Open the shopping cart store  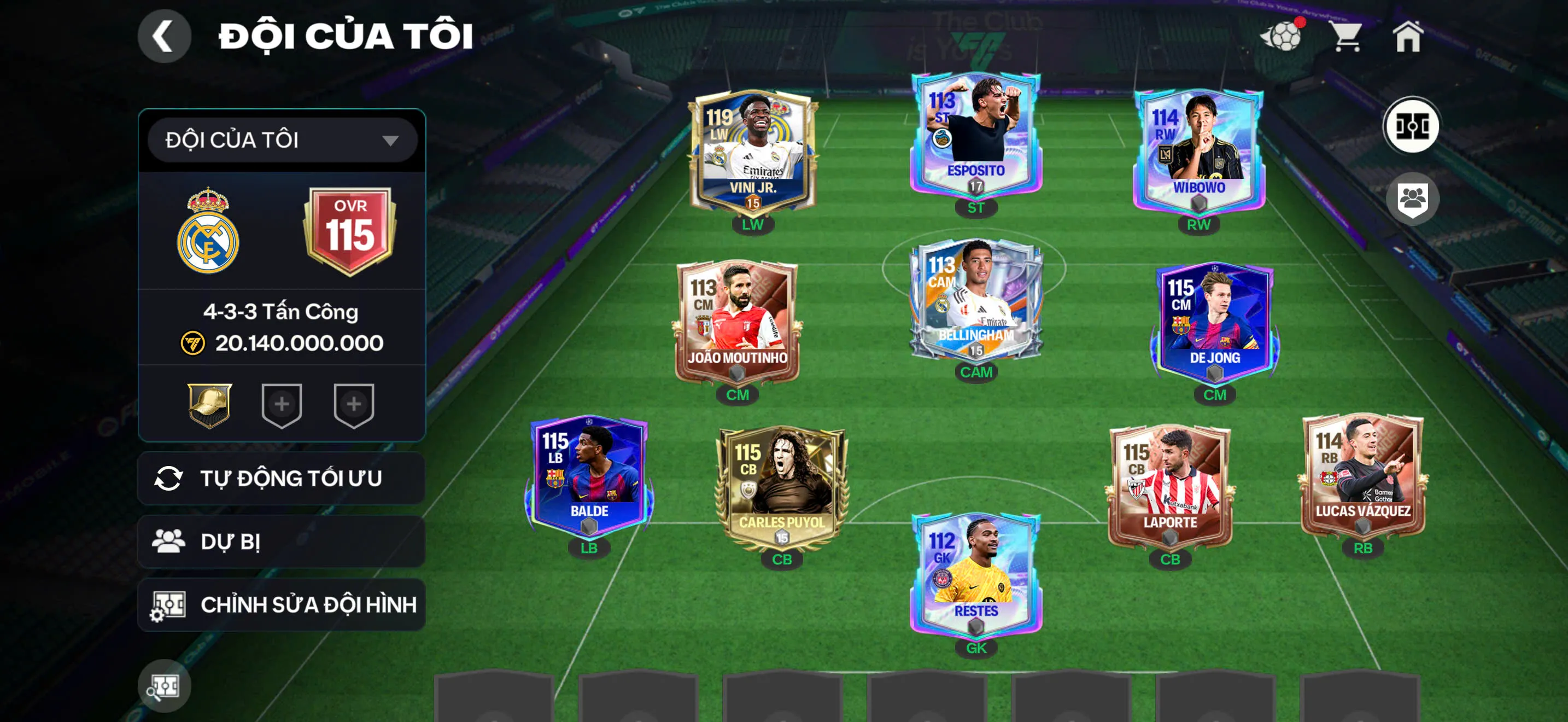[x=1347, y=37]
